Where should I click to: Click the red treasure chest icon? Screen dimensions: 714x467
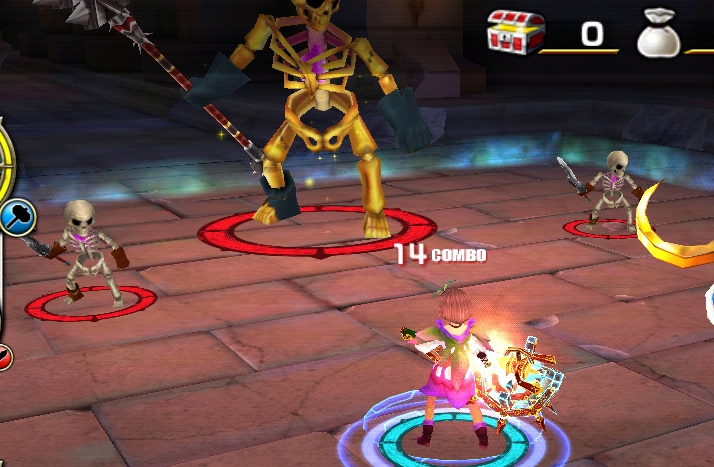tap(514, 32)
